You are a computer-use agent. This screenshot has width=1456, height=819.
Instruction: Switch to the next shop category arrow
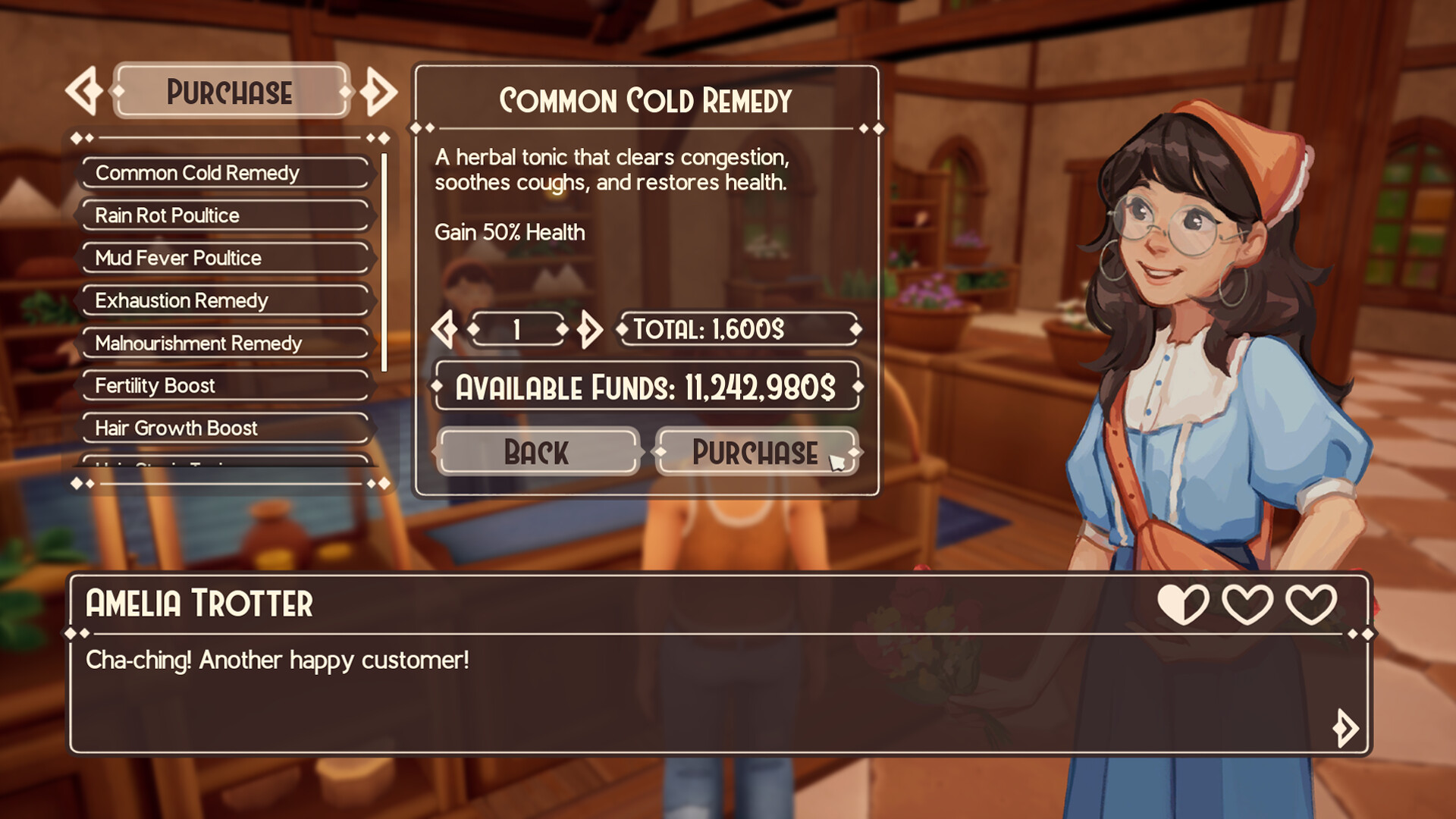[x=378, y=92]
